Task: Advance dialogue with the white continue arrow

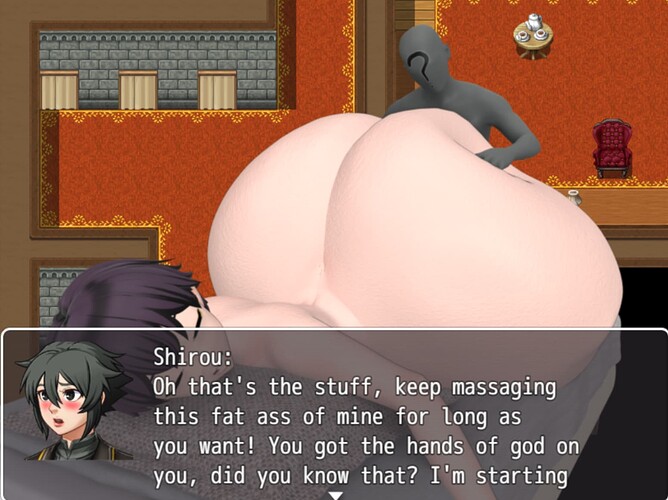Action: click(336, 494)
